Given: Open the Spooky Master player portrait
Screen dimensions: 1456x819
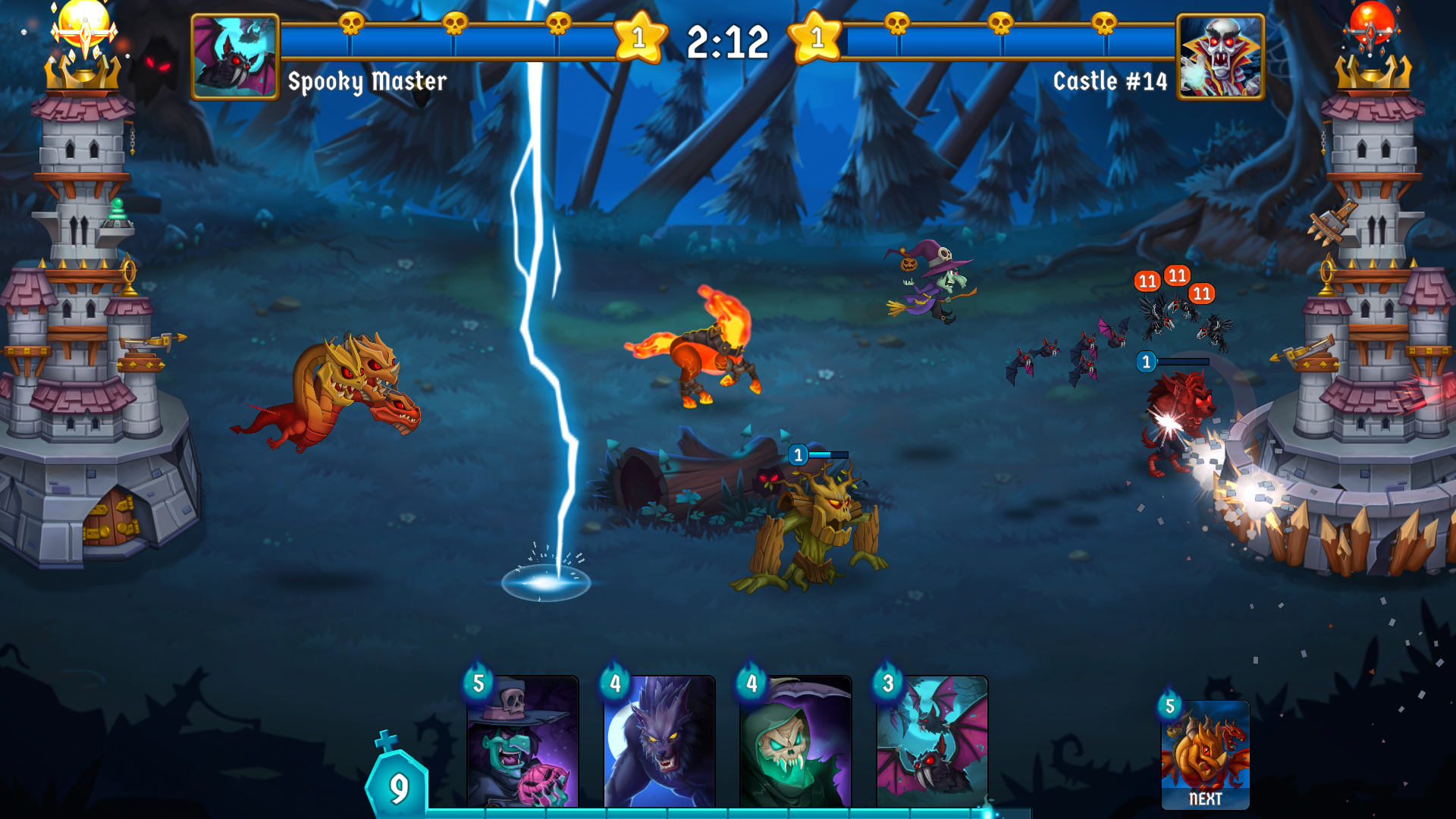Looking at the screenshot, I should pyautogui.click(x=234, y=57).
